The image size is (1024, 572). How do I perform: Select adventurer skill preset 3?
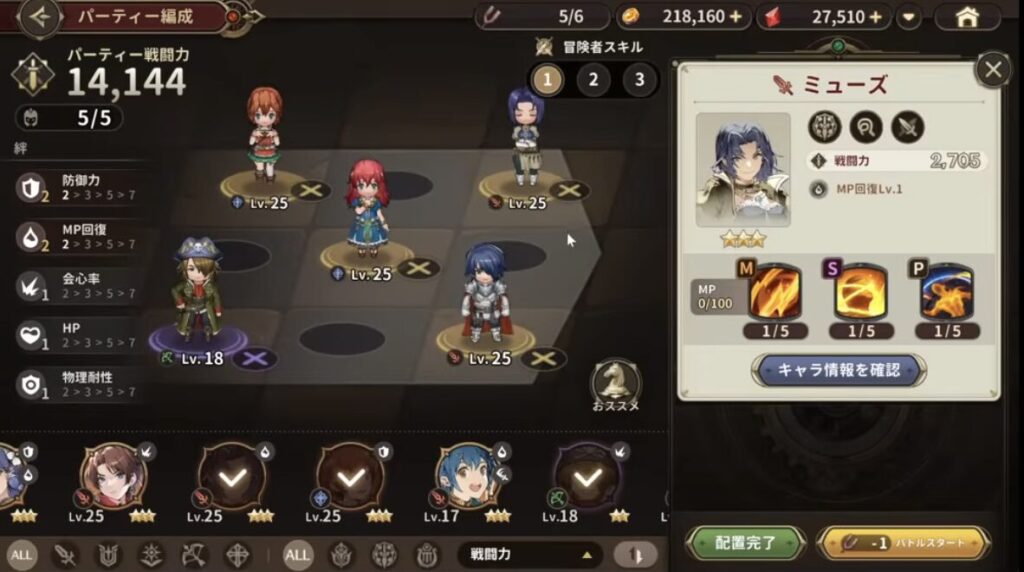click(639, 79)
